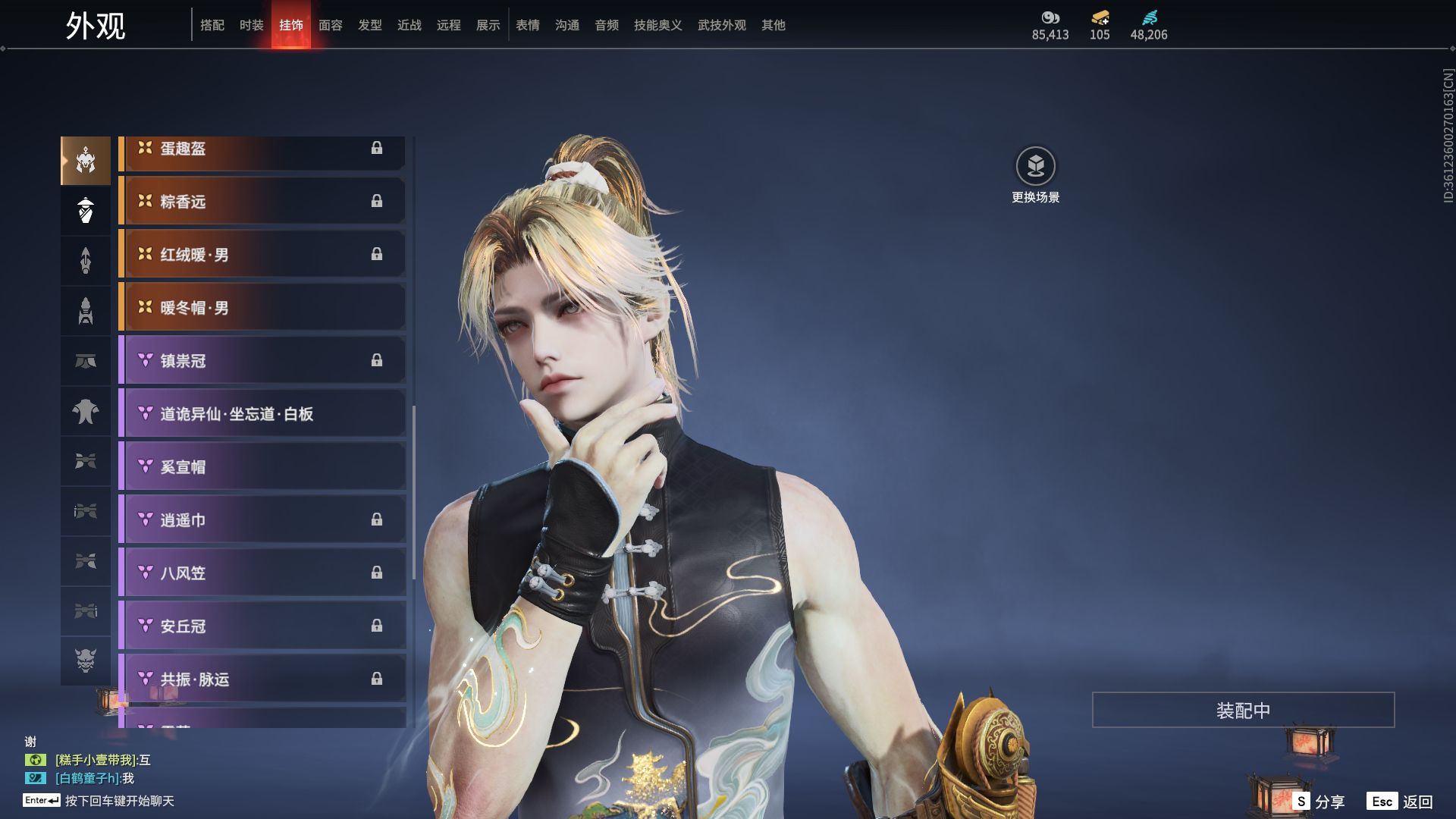Select the 逍遥巾 list entry
Screen dimensions: 1456x819
262,520
